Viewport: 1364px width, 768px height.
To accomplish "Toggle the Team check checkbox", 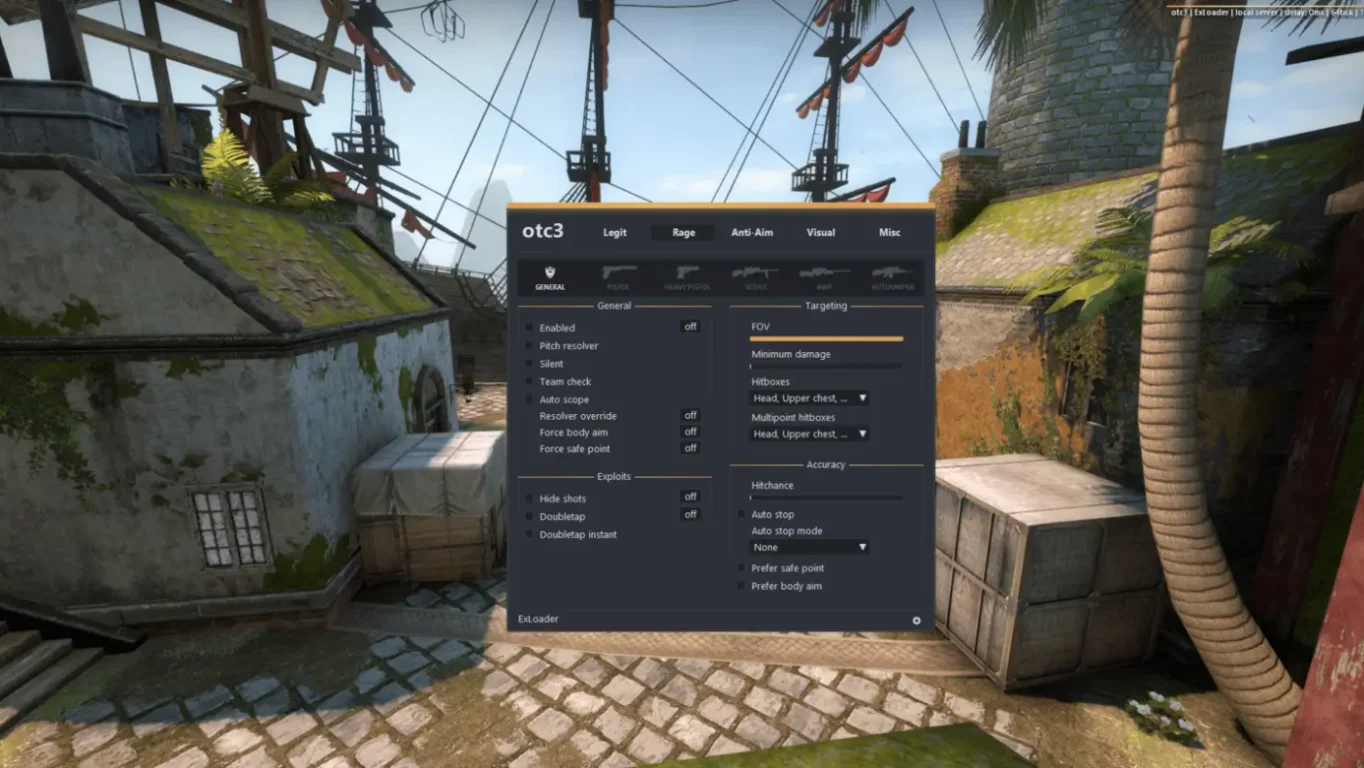I will point(529,382).
